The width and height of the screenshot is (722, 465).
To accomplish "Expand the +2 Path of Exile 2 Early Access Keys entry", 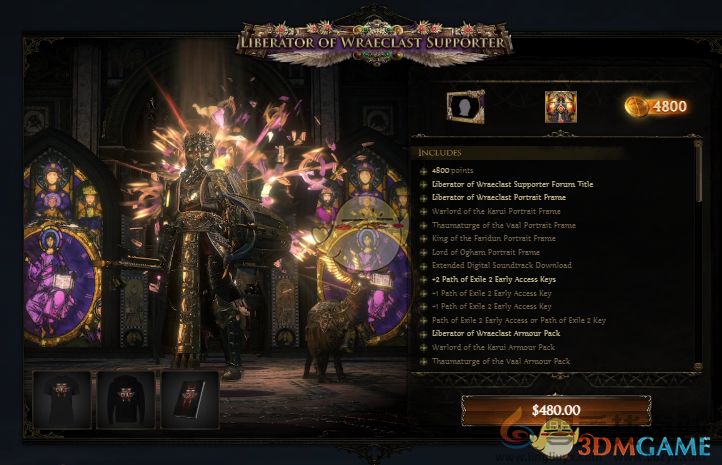I will tap(424, 279).
